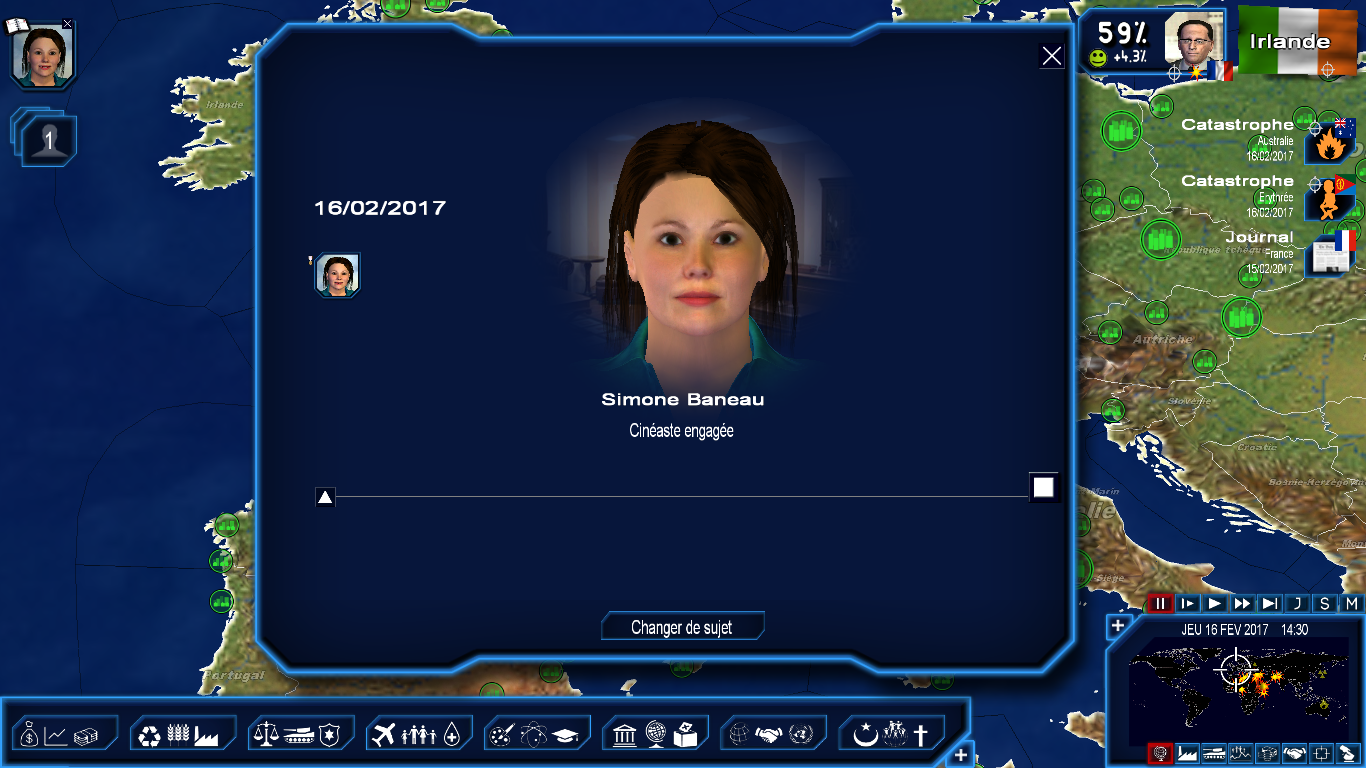Image resolution: width=1366 pixels, height=768 pixels.
Task: Open the justice, military and police menu
Action: [x=301, y=735]
